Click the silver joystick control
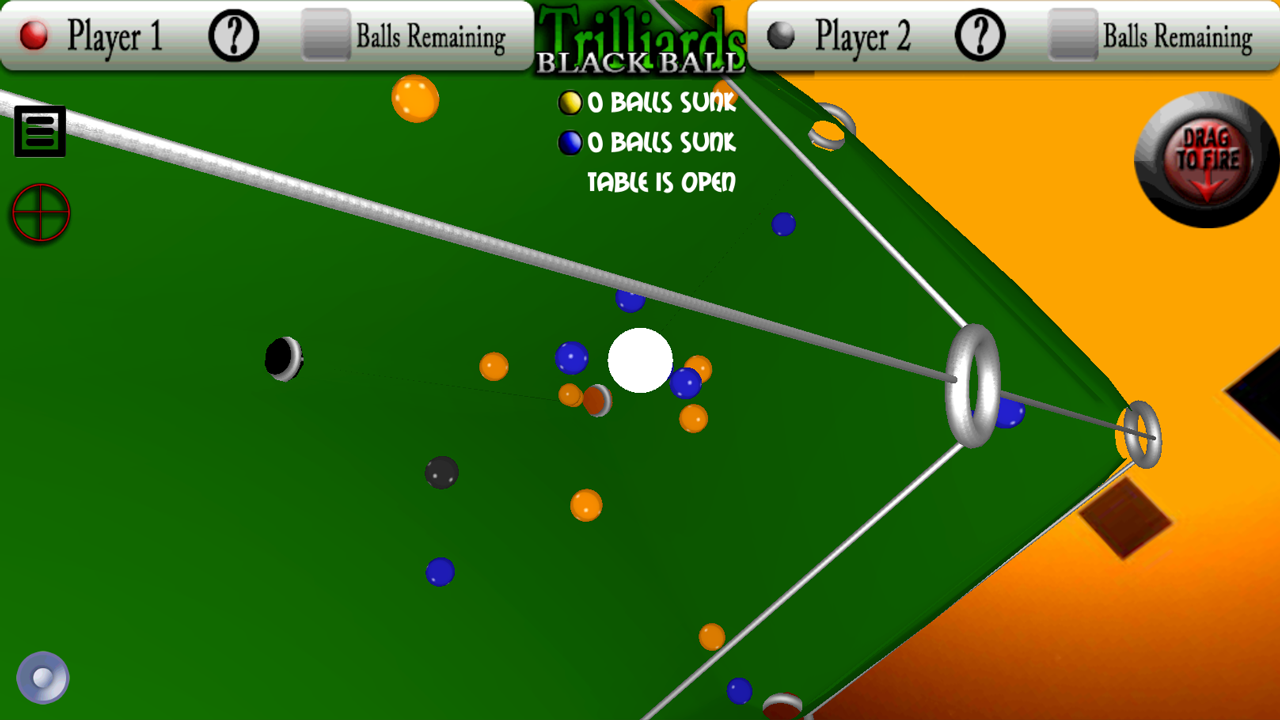The image size is (1280, 720). 42,676
